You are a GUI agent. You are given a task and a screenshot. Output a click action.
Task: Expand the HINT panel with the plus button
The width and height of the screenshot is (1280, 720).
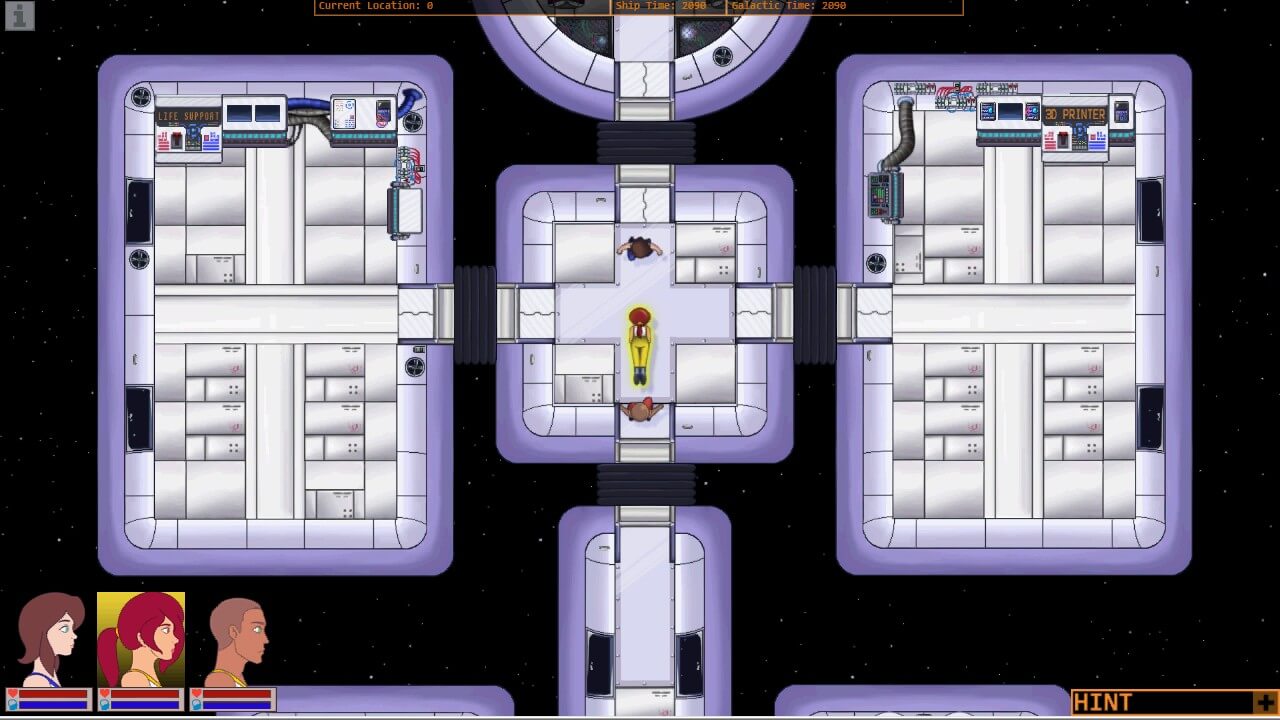1265,702
